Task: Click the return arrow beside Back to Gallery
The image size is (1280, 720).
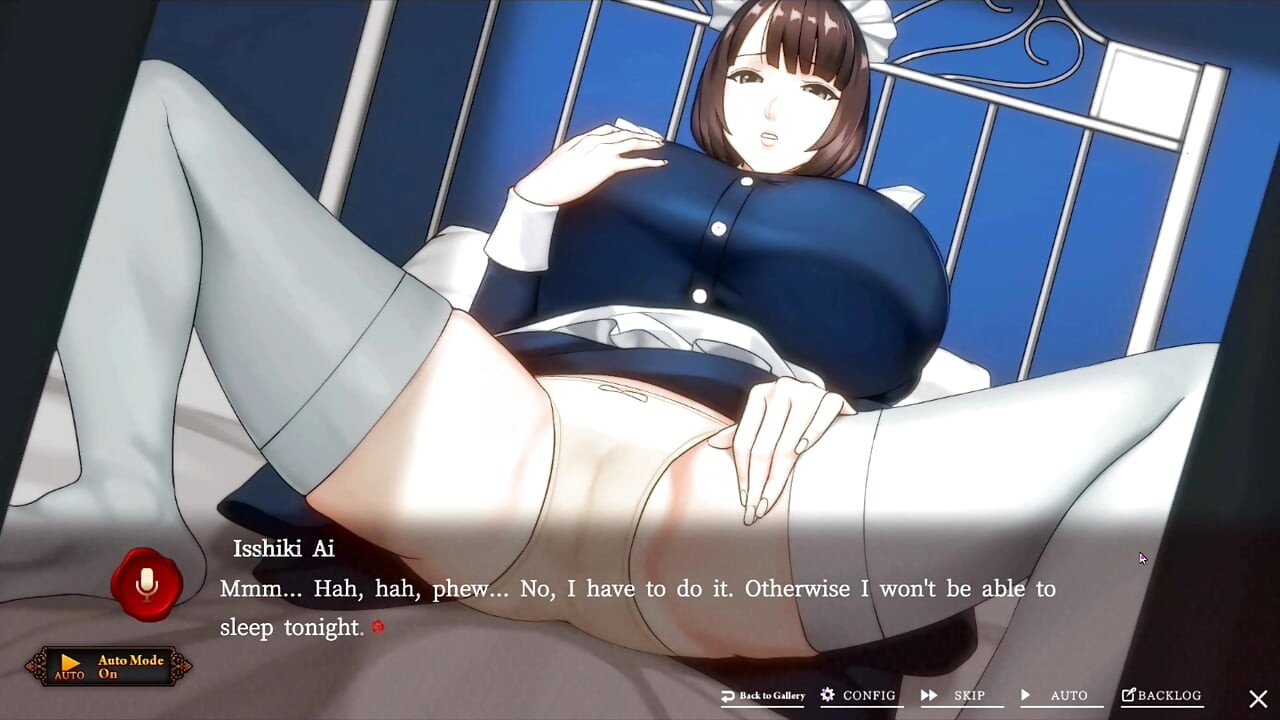Action: [x=729, y=695]
